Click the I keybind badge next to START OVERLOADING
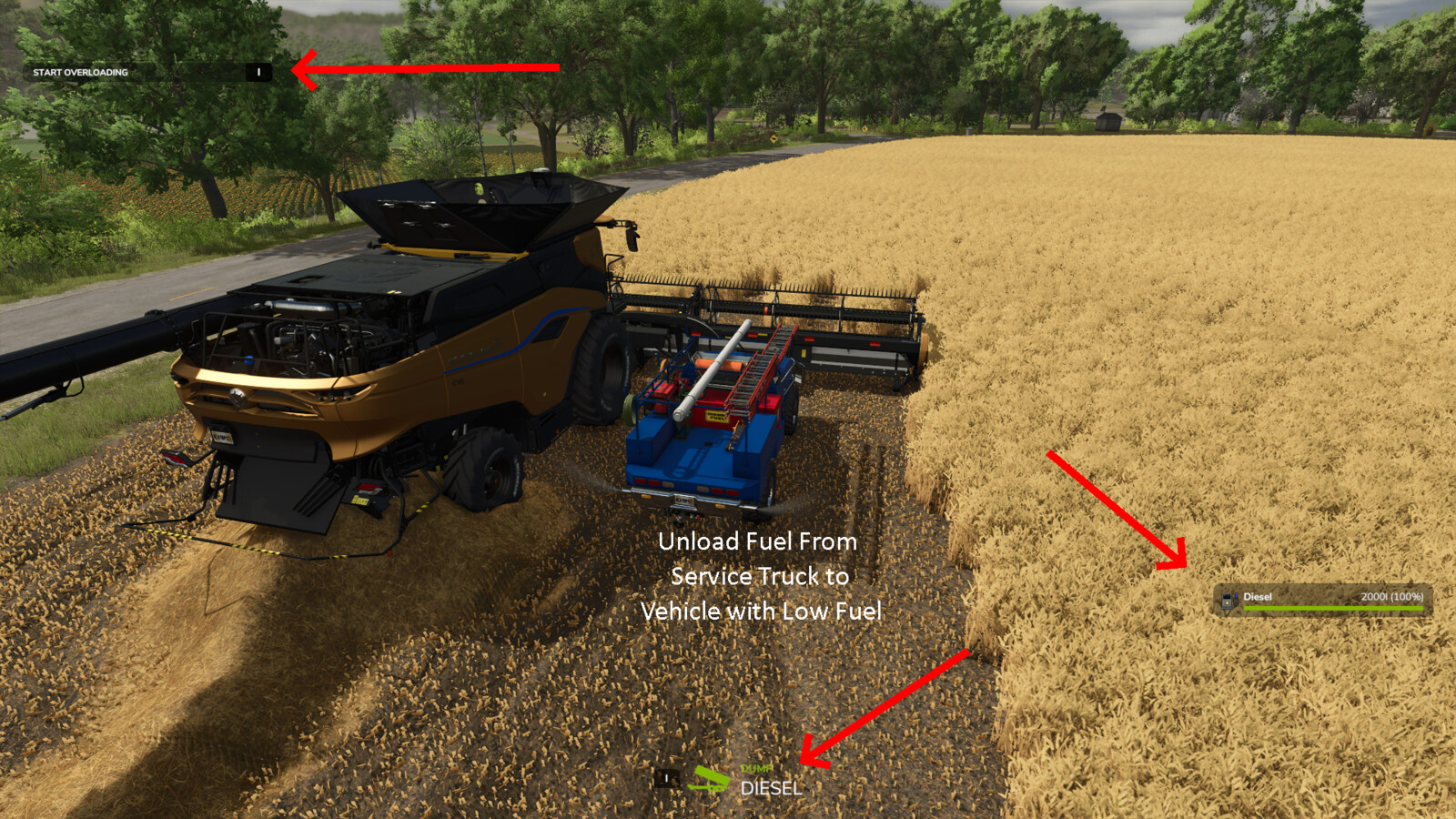 258,72
